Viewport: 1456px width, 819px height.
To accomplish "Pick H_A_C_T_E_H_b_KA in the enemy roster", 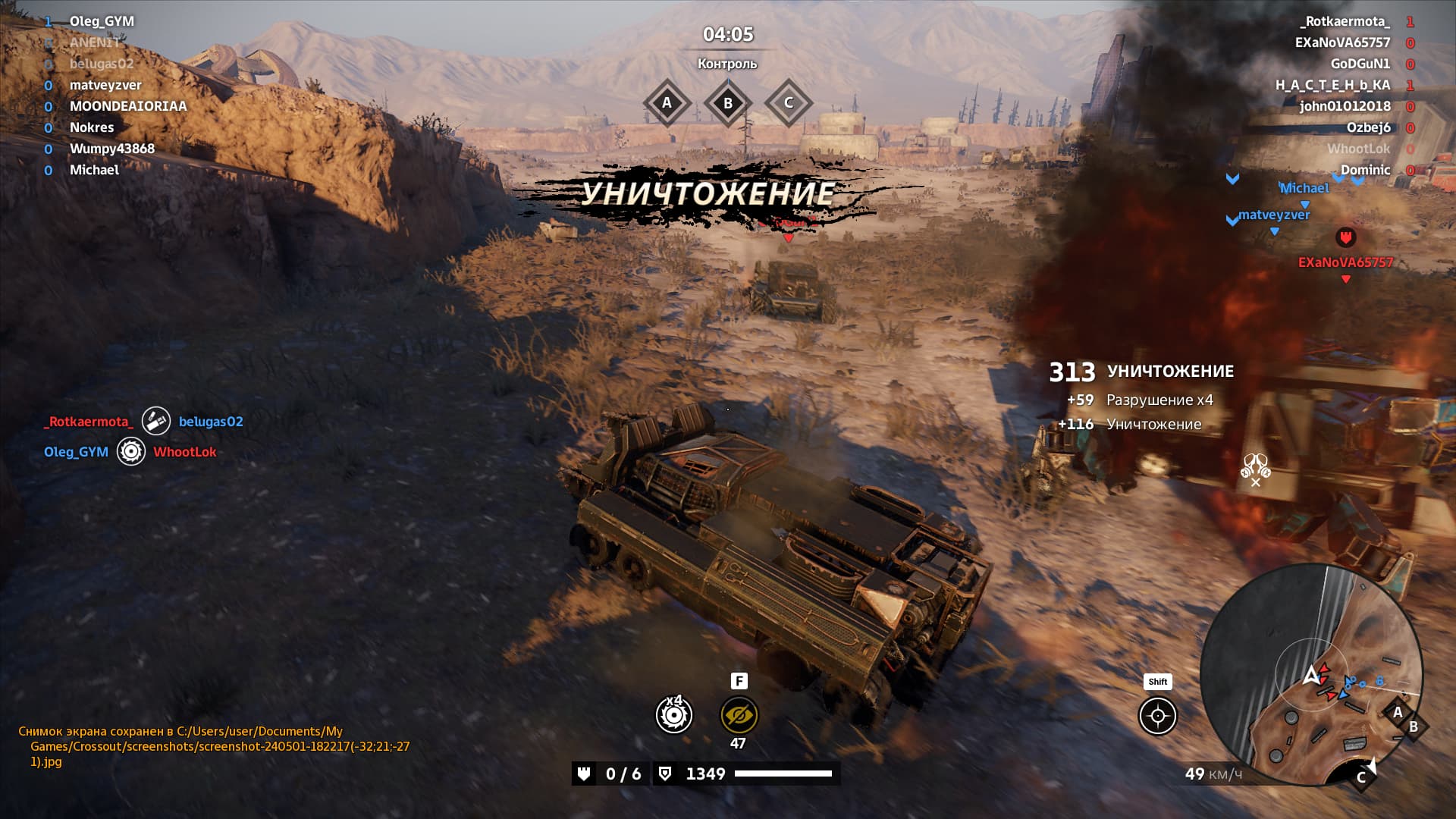I will click(x=1332, y=85).
